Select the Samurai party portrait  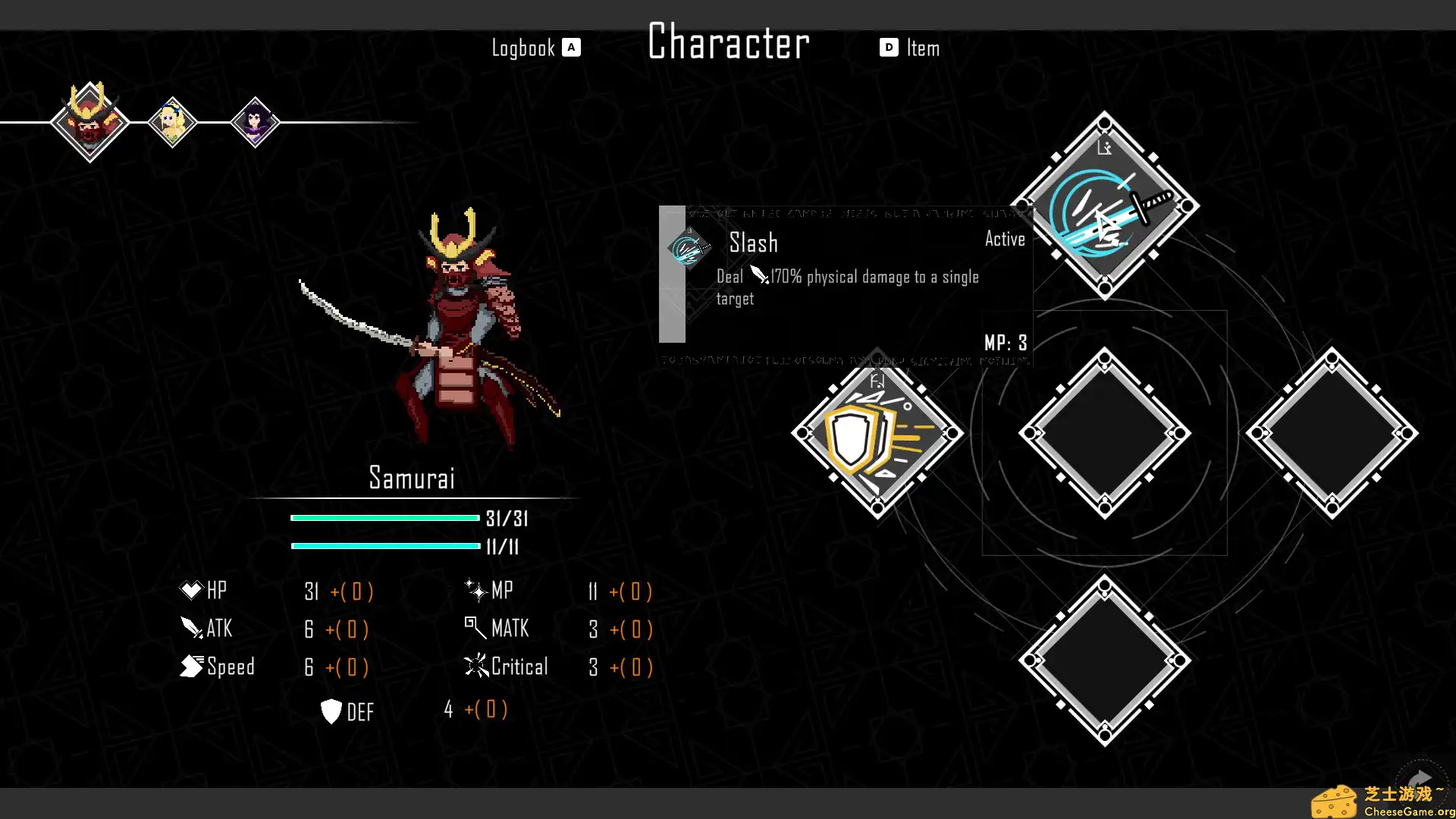[x=90, y=123]
